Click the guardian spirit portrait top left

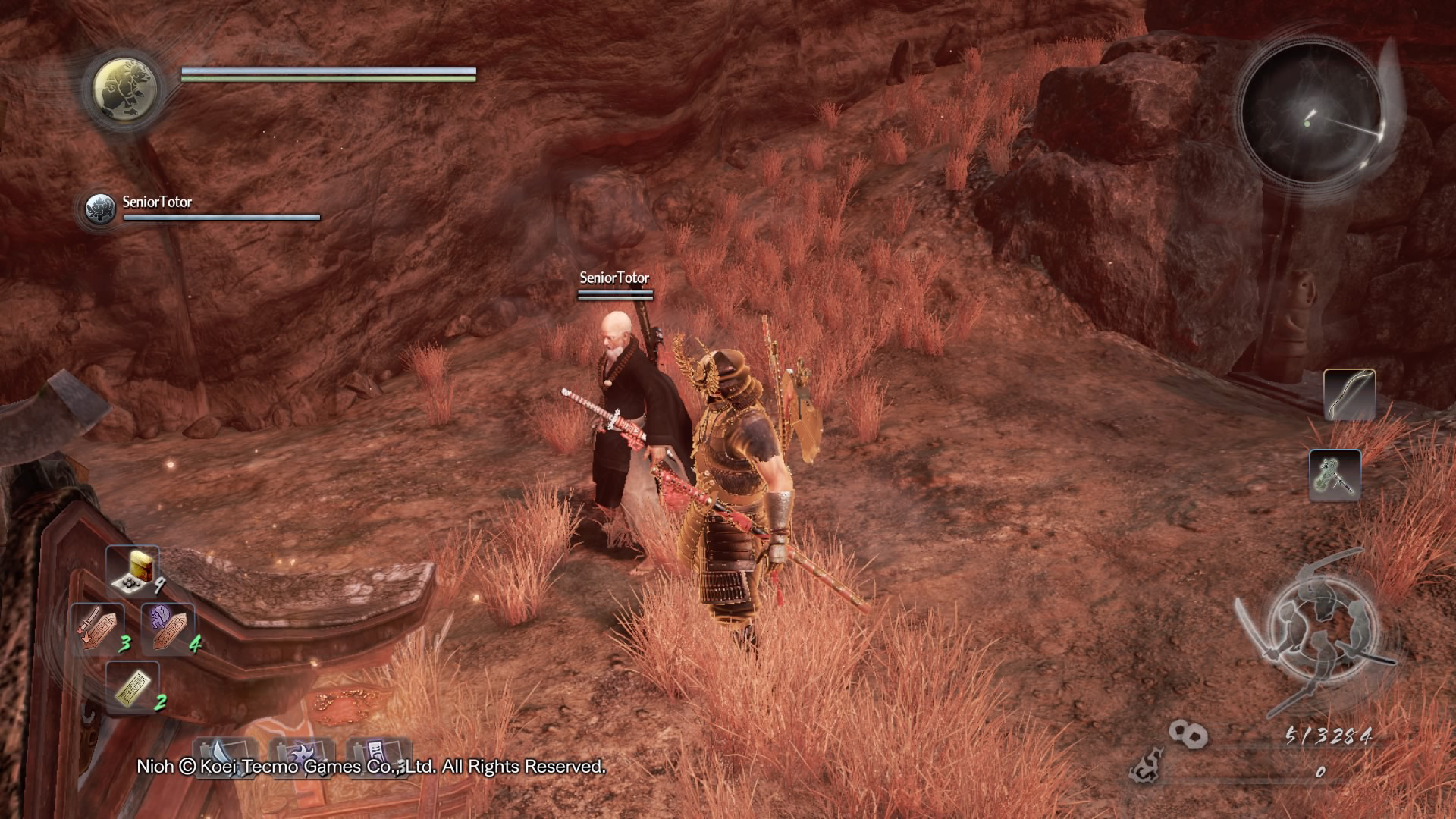[127, 89]
